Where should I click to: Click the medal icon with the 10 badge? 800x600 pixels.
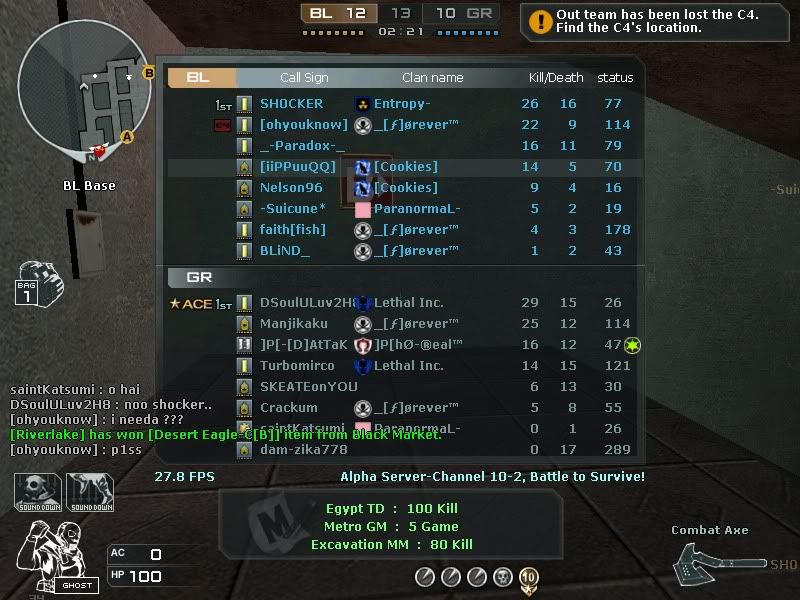point(529,577)
